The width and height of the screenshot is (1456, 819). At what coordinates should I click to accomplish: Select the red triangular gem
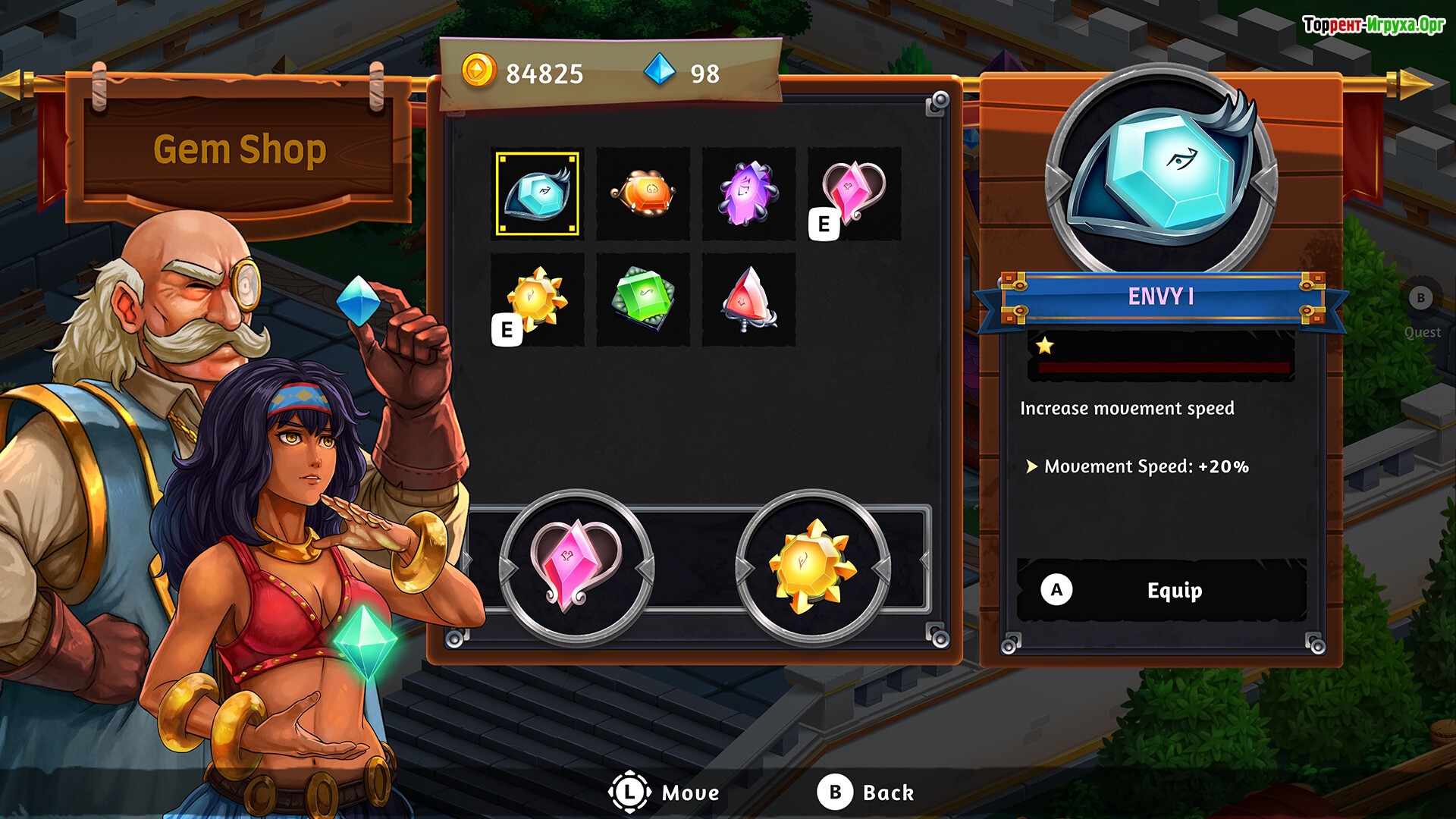pos(748,300)
